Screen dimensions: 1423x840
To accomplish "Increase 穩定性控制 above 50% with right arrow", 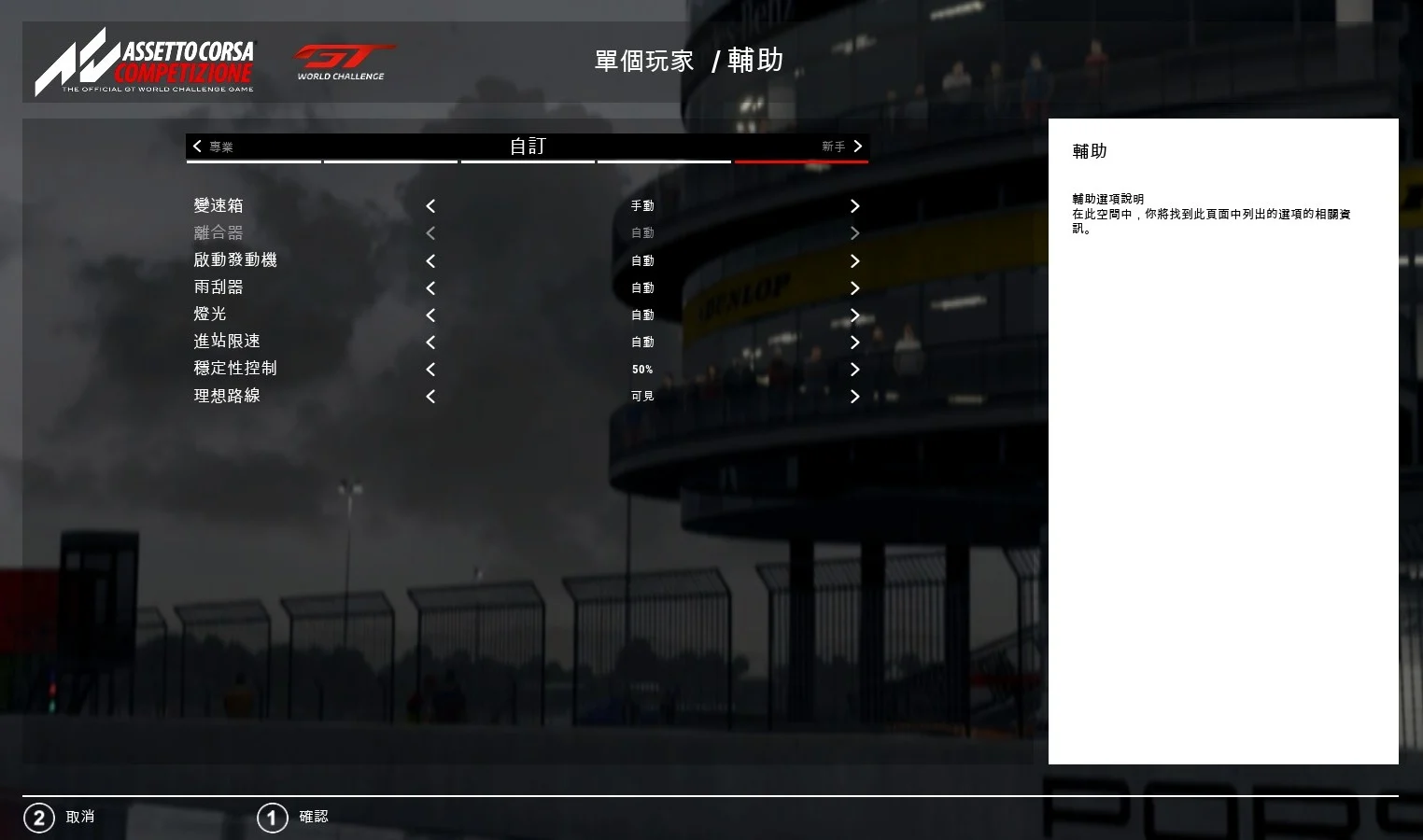I will [854, 370].
